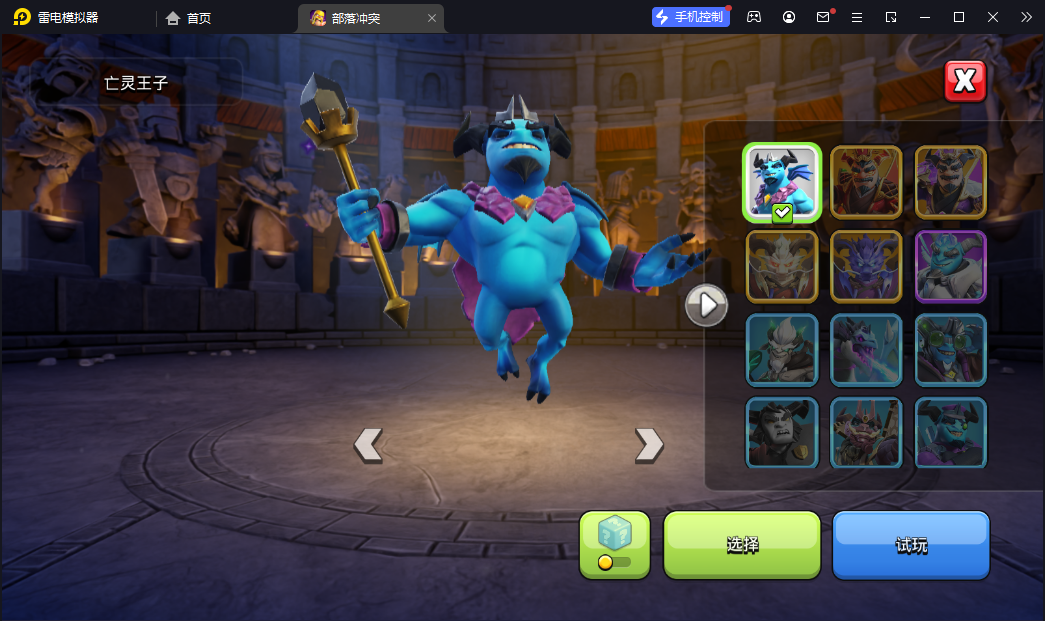The width and height of the screenshot is (1045, 621).
Task: Confirm skin with the green 选择 button
Action: [742, 545]
